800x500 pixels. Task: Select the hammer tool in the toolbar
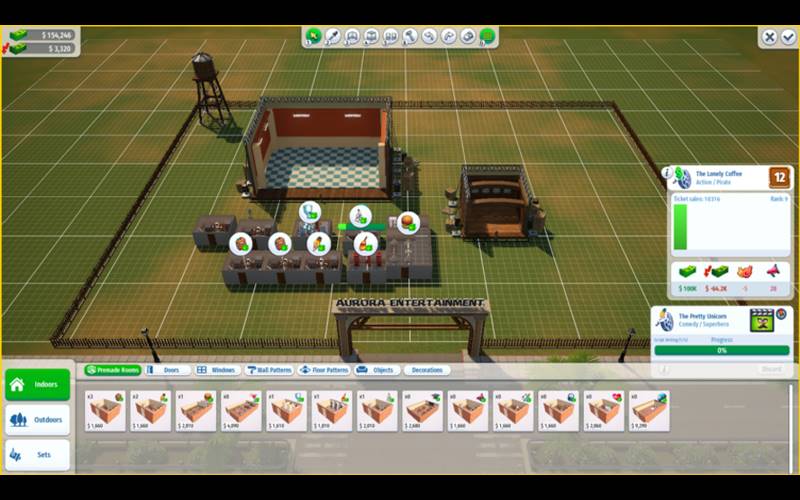[410, 37]
